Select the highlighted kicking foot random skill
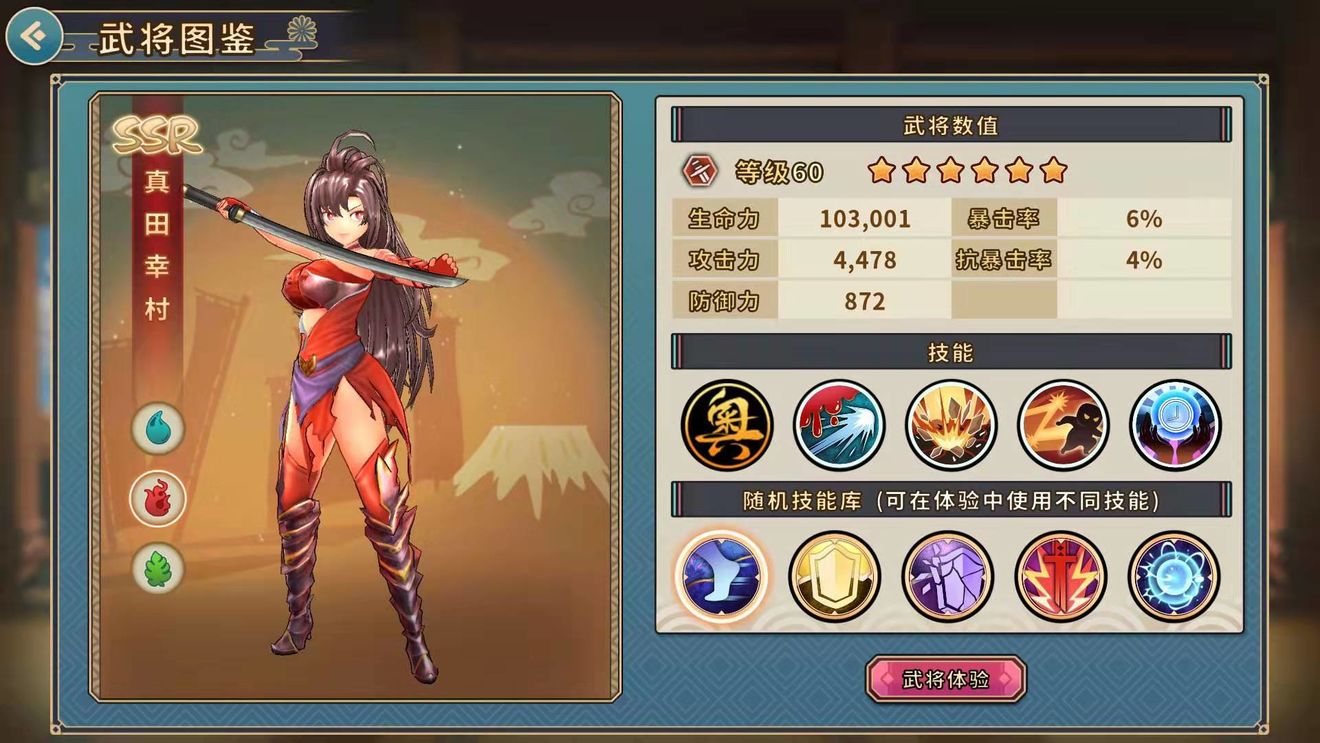Screen dimensions: 1320x743 [x=721, y=576]
